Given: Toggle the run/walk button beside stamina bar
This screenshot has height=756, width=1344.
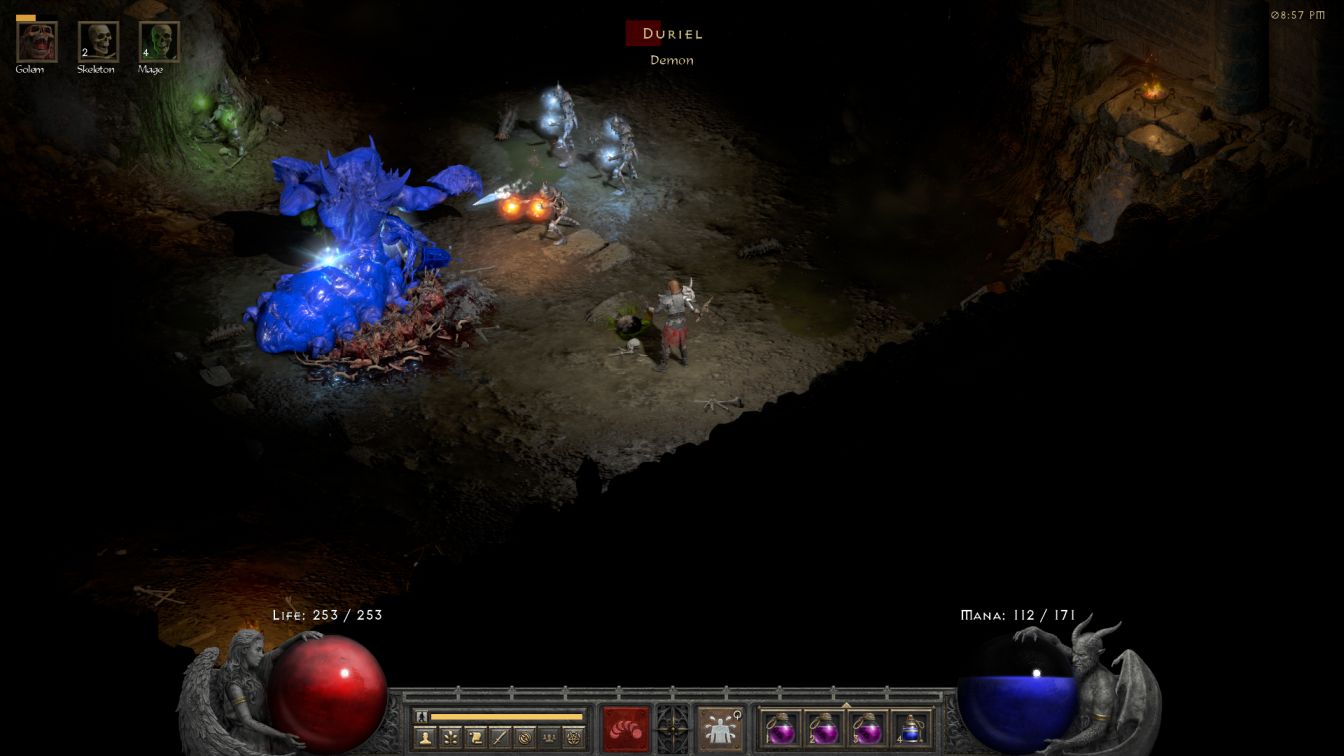Looking at the screenshot, I should [x=423, y=716].
